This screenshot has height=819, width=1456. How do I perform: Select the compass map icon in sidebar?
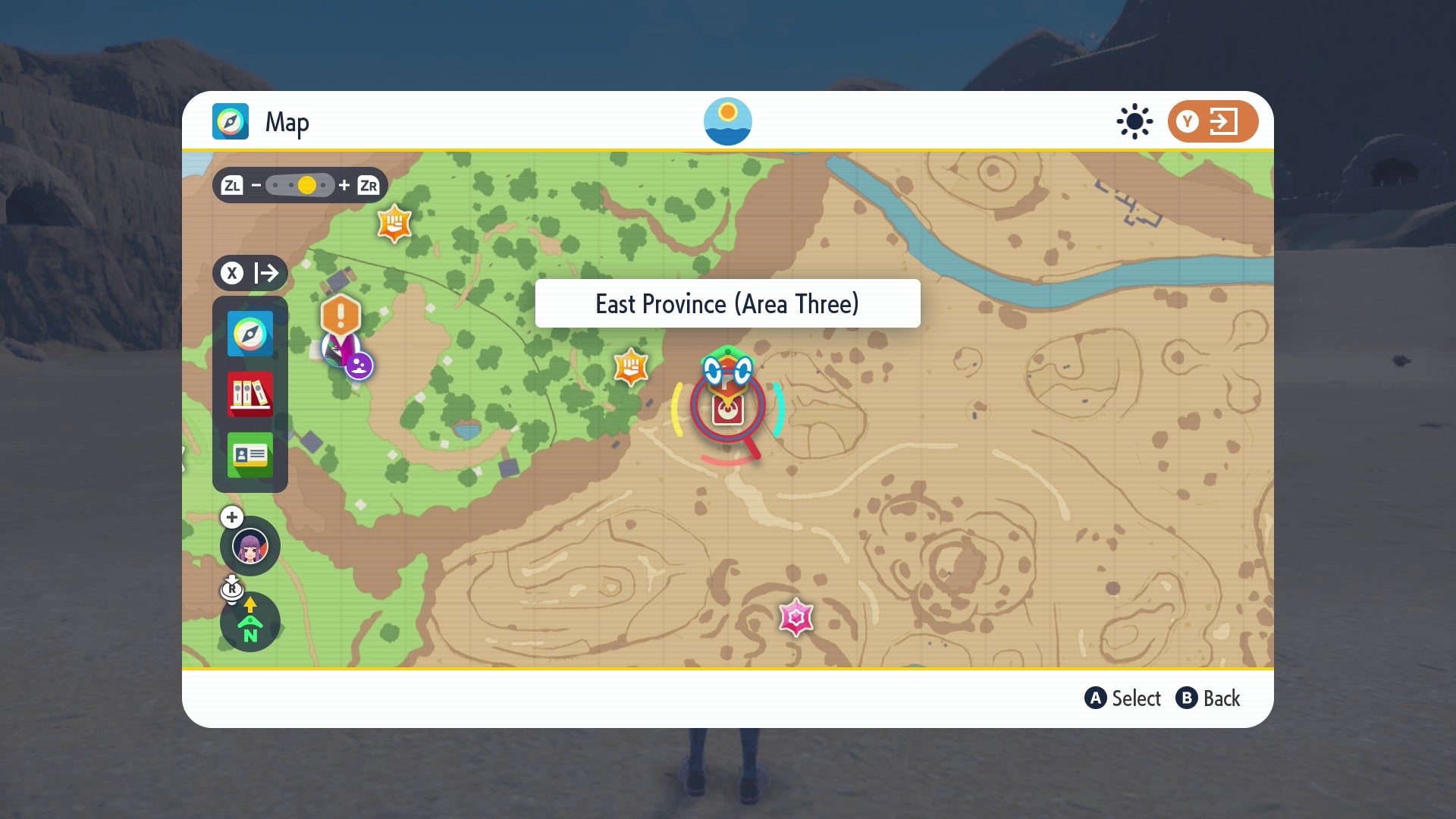(250, 334)
